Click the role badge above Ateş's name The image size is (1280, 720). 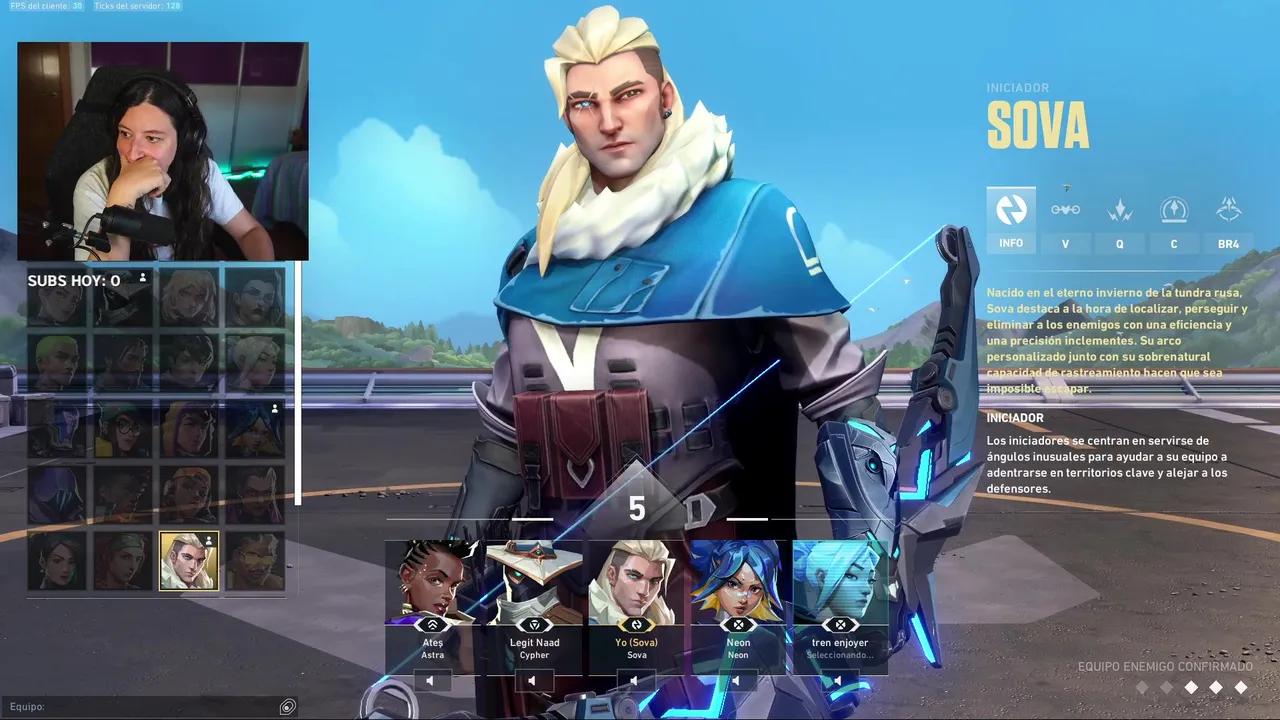tap(433, 625)
